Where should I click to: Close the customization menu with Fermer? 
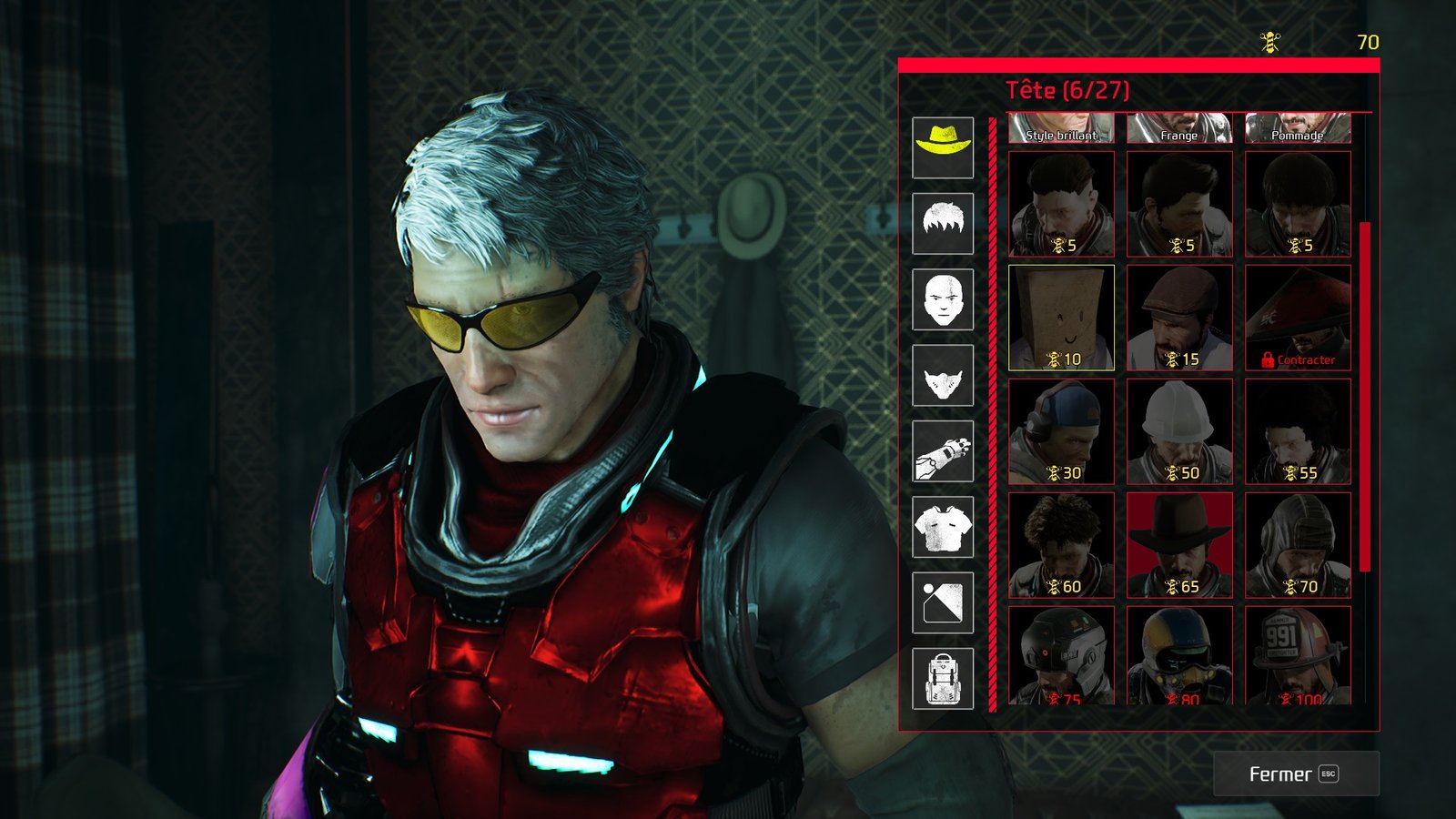(x=1296, y=773)
